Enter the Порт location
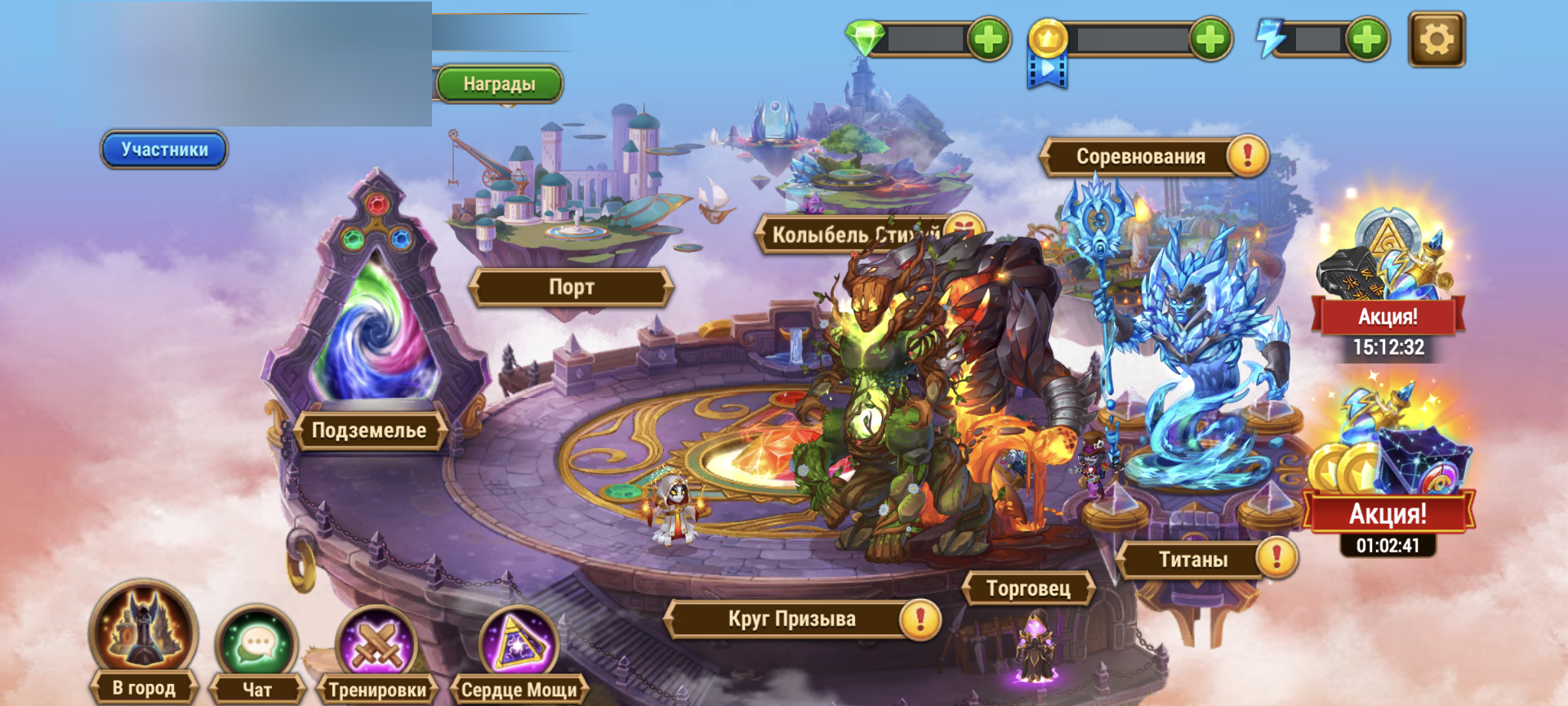Image resolution: width=1568 pixels, height=706 pixels. (571, 287)
